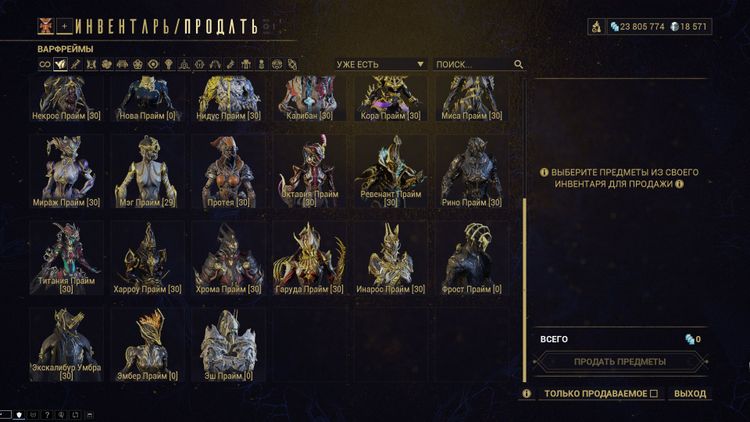Choose the Гаруда Прайм tile
The height and width of the screenshot is (422, 750).
coord(309,258)
